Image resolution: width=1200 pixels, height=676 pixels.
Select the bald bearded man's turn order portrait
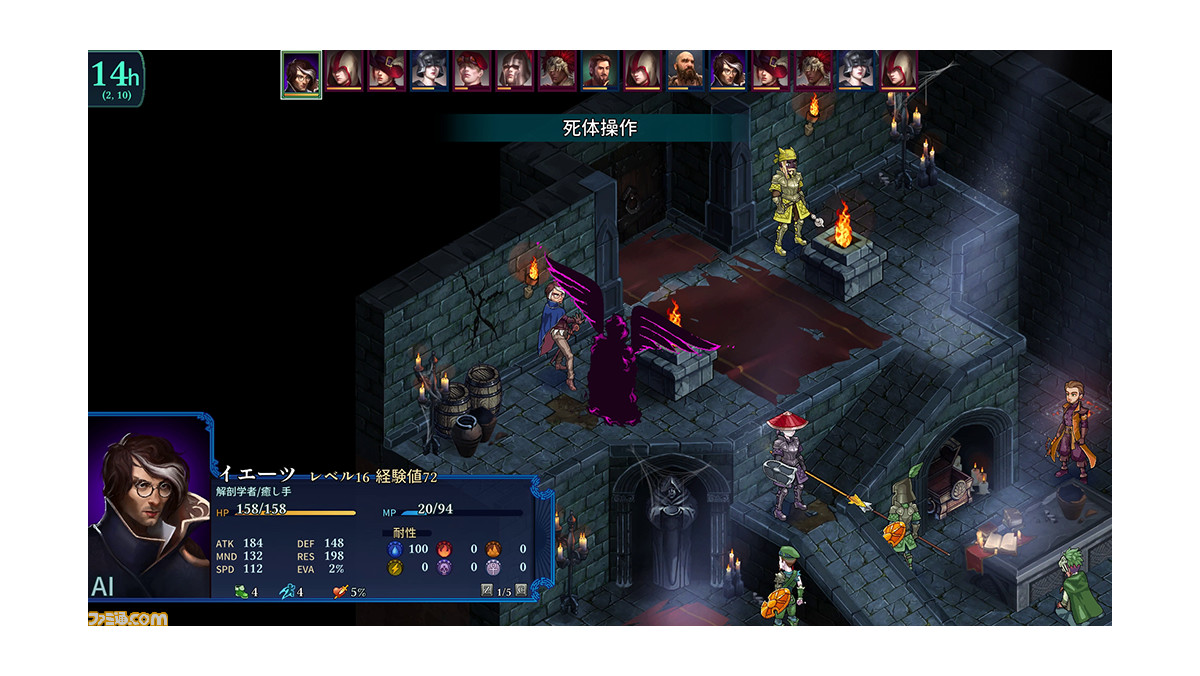(686, 71)
